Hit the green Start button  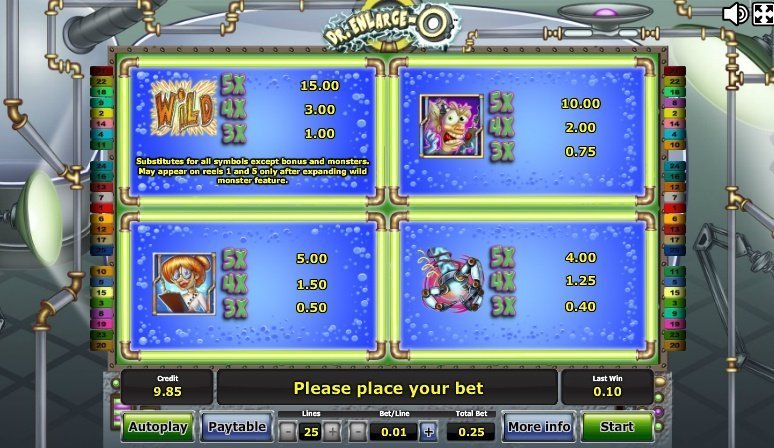(x=617, y=427)
